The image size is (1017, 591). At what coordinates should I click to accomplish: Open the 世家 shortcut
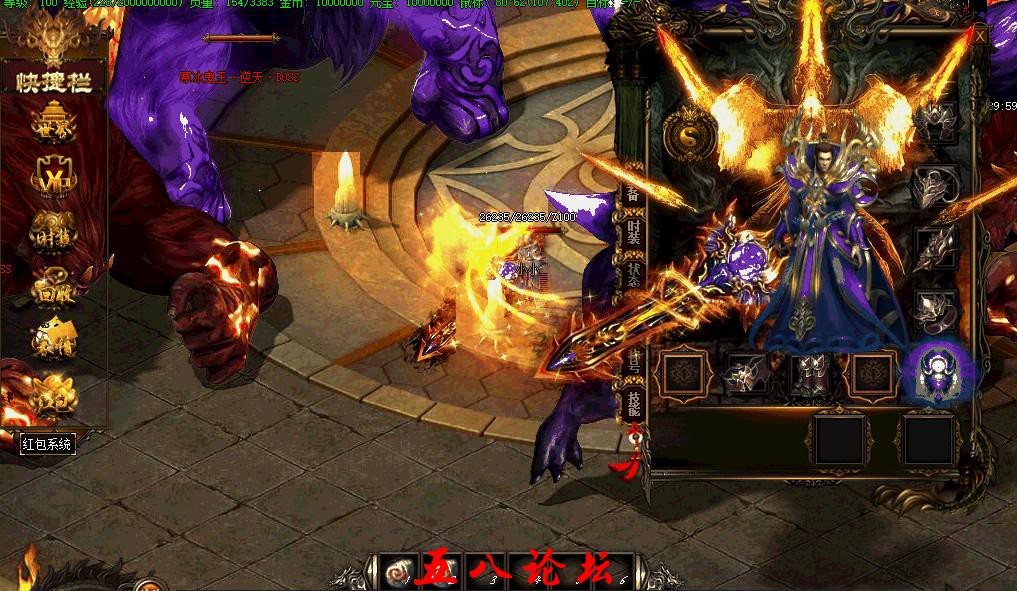[x=53, y=125]
